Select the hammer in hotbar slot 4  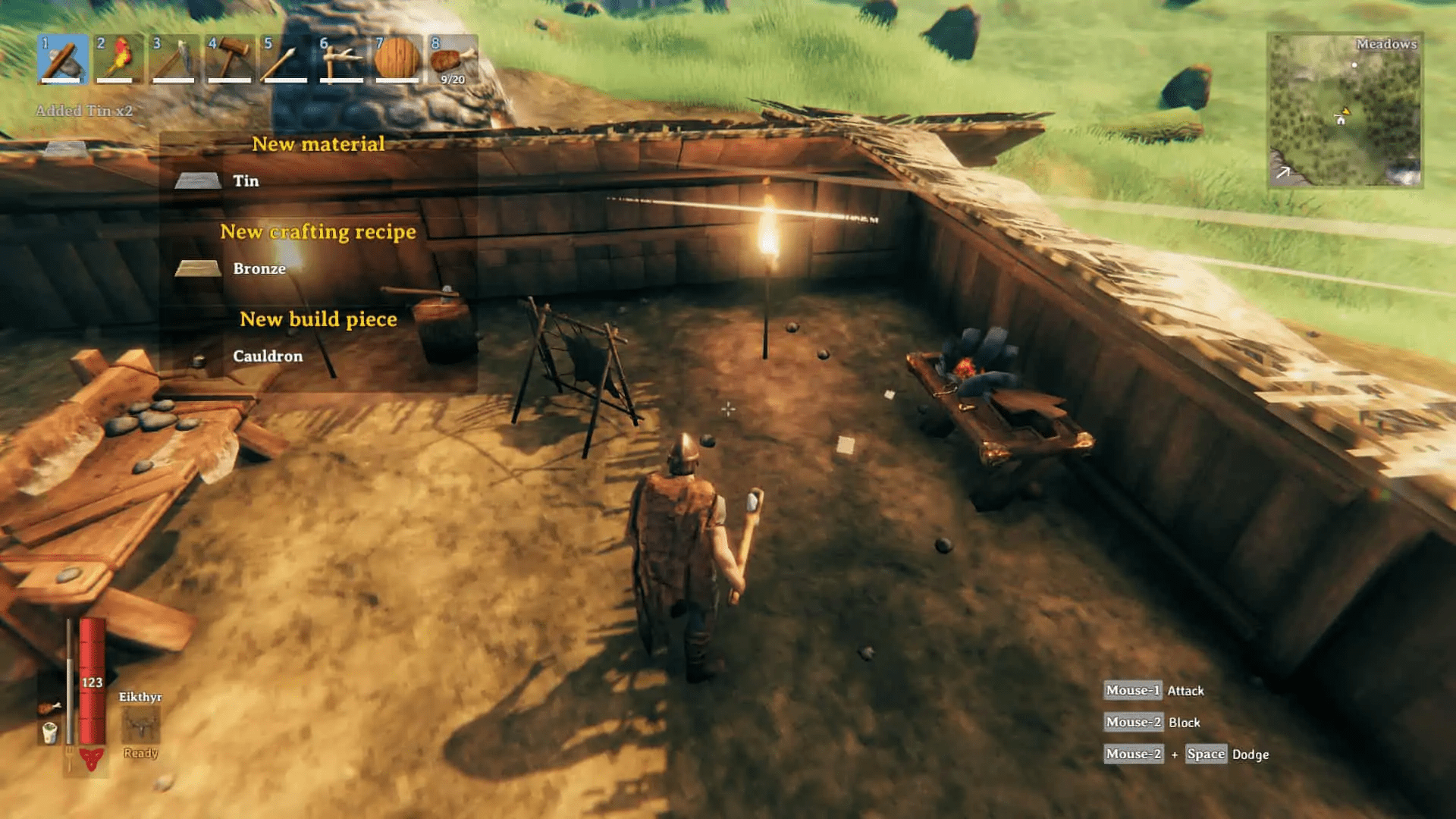231,61
